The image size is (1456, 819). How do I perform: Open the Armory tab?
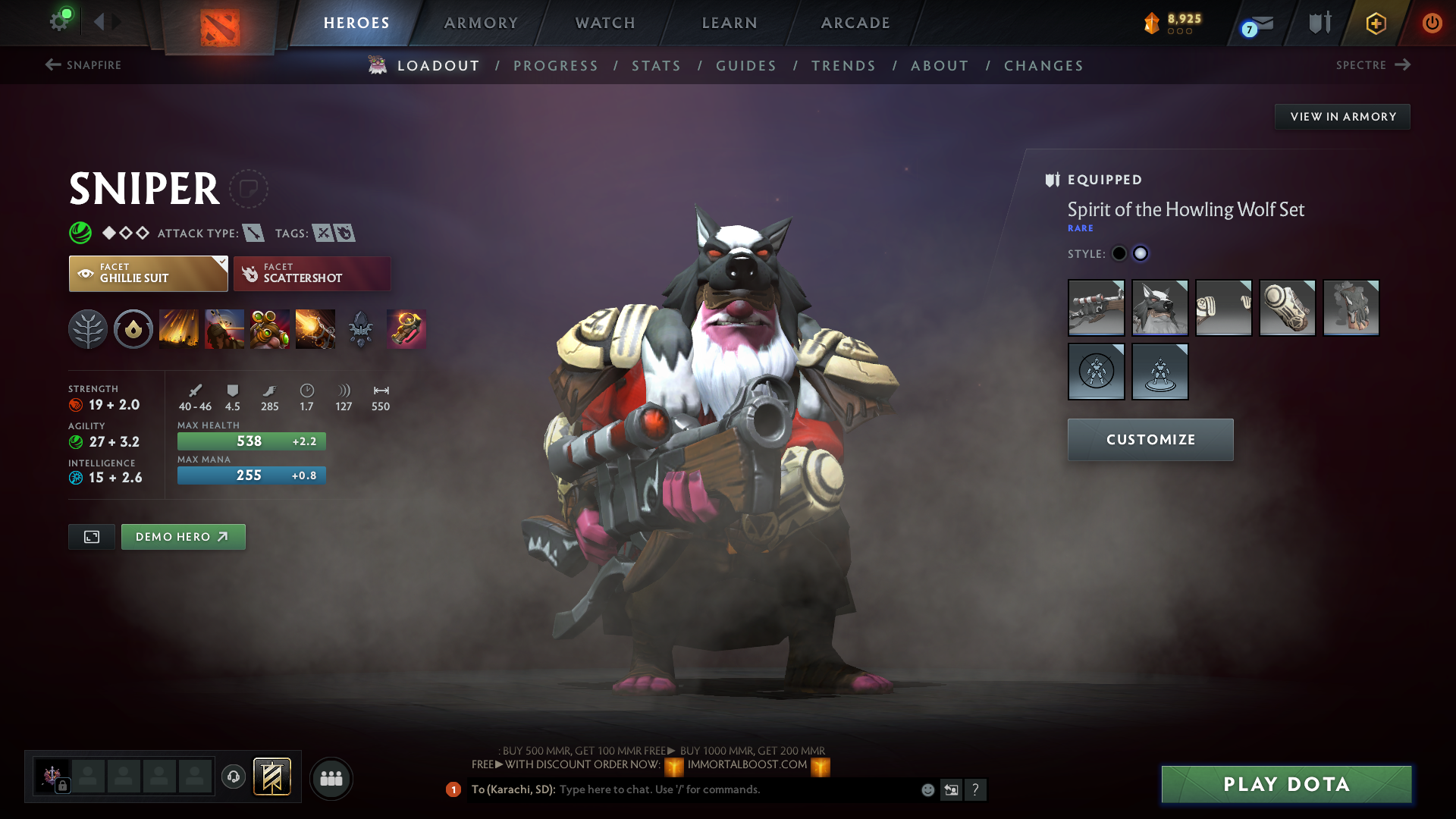[x=481, y=23]
